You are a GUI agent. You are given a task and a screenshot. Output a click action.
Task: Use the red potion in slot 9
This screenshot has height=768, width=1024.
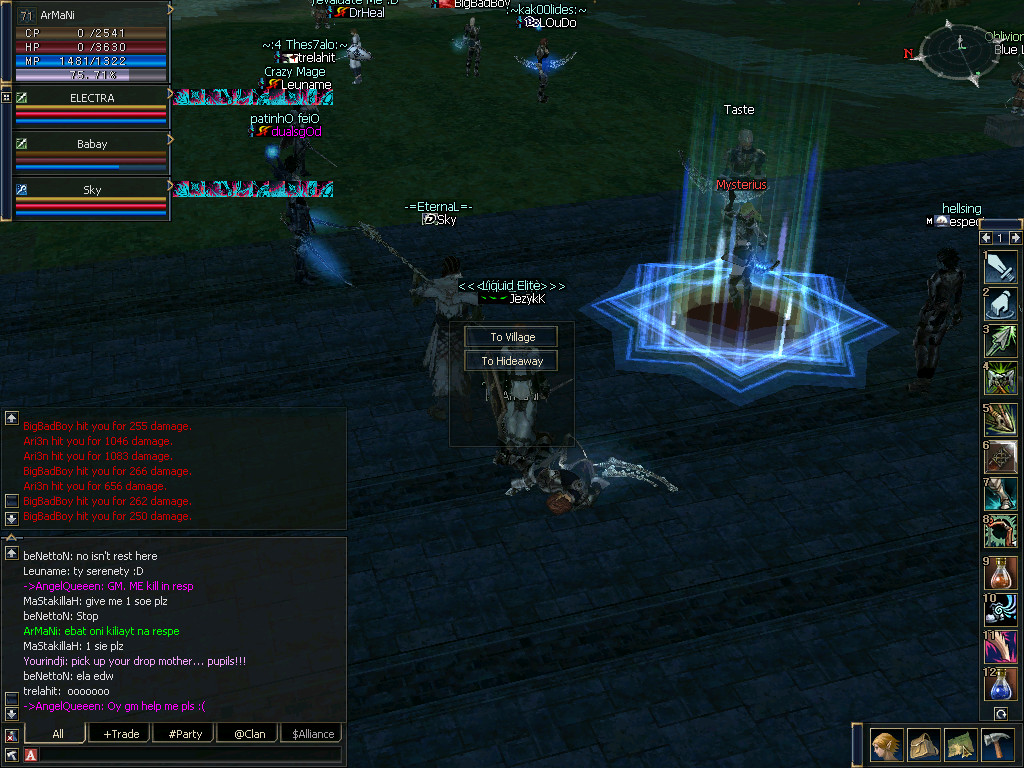pos(1000,573)
